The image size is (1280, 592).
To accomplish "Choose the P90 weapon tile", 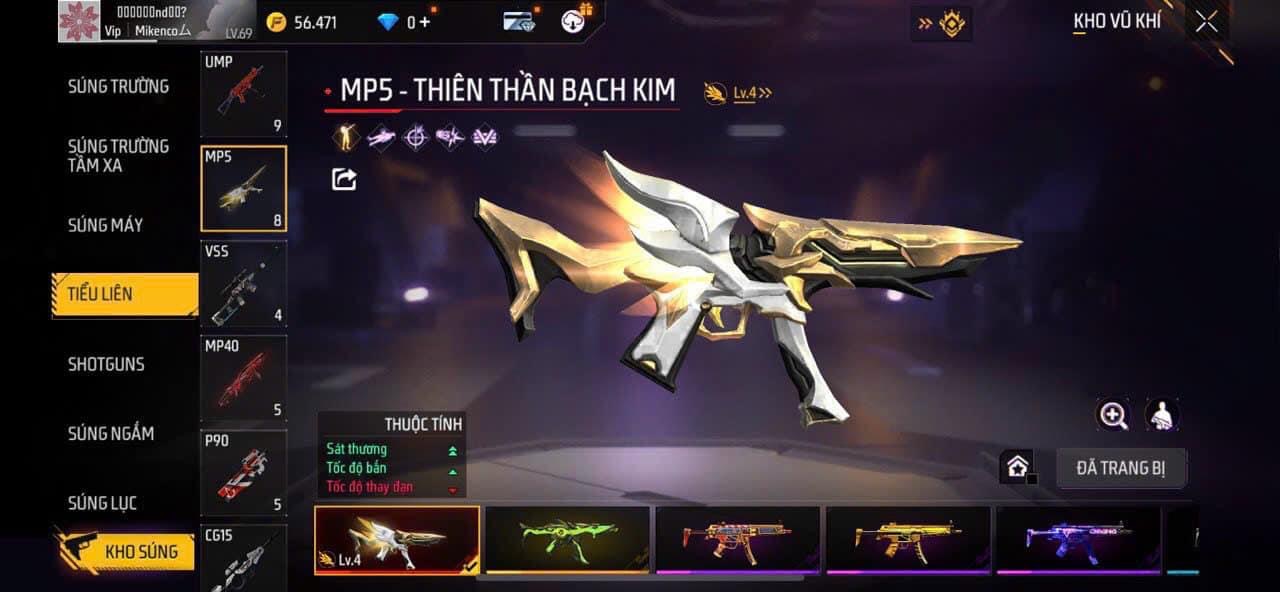I will (243, 472).
